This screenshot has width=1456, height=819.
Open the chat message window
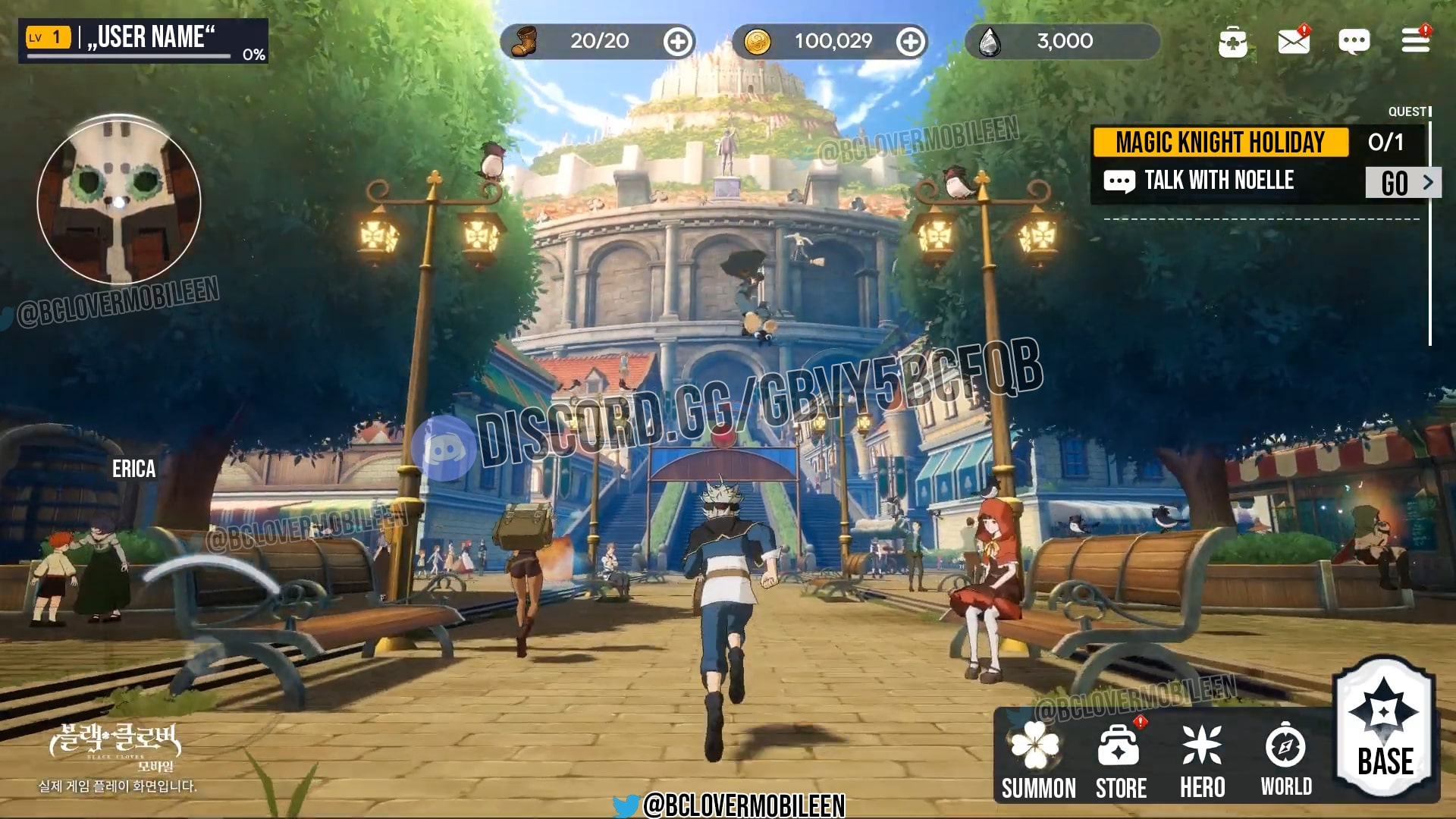[x=1355, y=42]
